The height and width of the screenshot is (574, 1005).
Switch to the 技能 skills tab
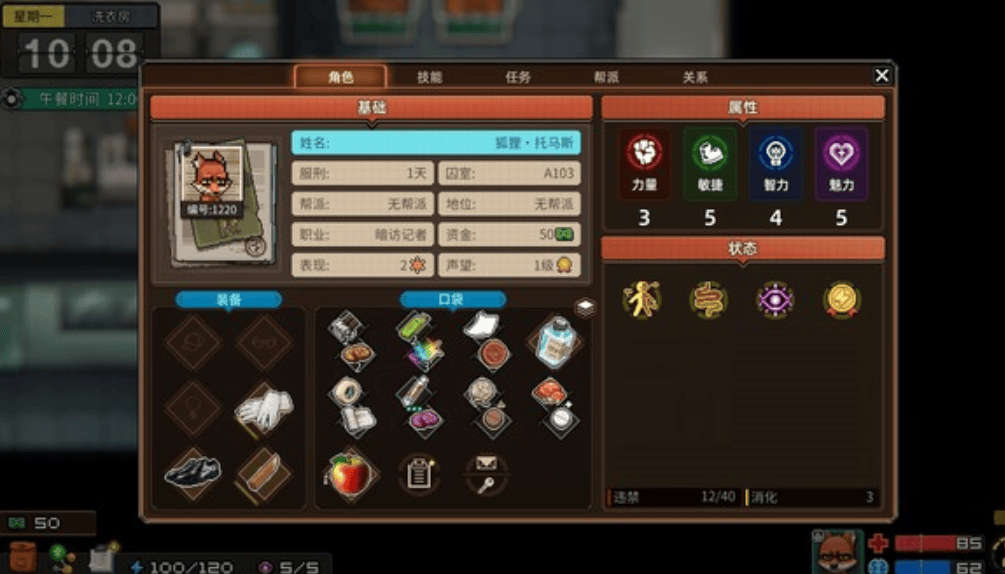click(x=429, y=77)
